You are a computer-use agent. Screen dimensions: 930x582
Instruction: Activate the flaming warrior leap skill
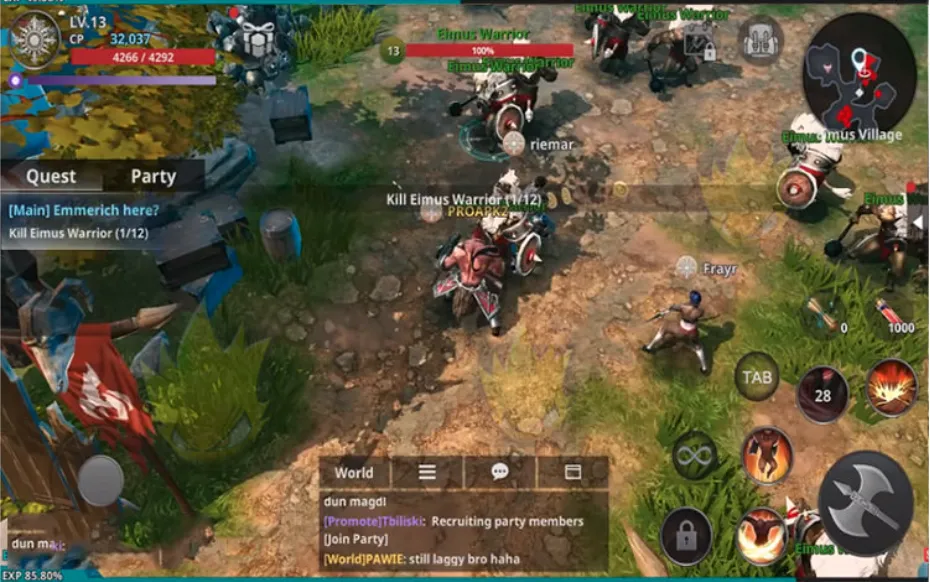coord(767,455)
